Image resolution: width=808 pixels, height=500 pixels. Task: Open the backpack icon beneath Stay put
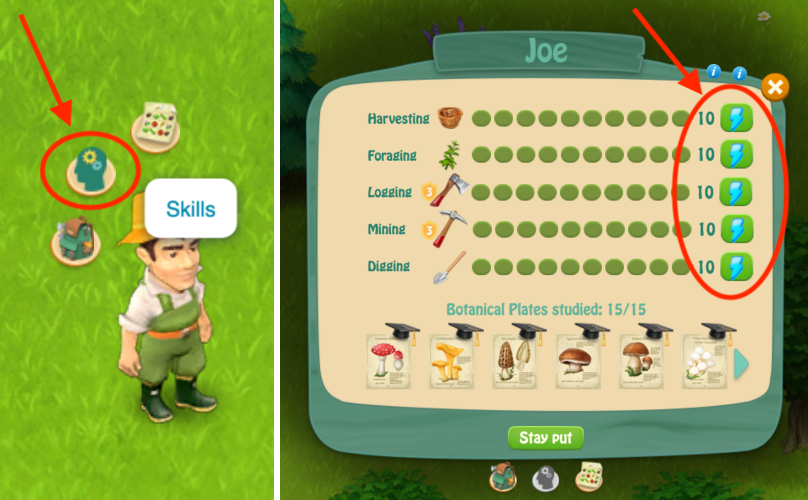504,476
